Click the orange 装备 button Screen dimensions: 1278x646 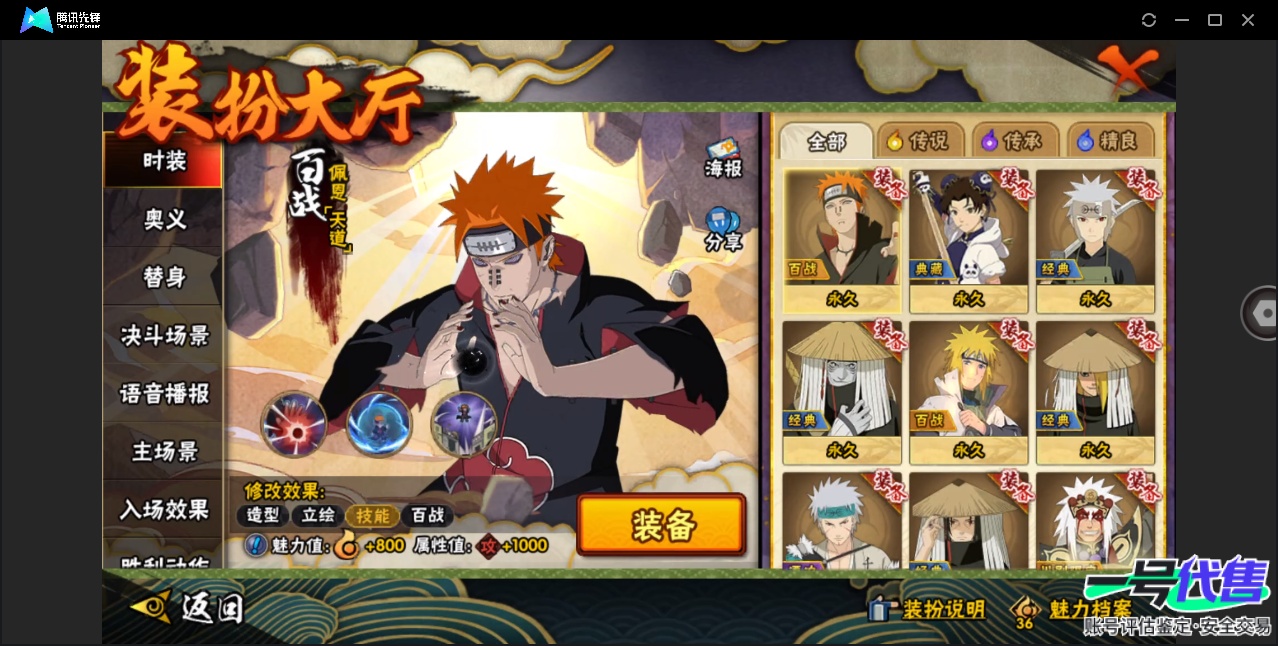tap(661, 525)
